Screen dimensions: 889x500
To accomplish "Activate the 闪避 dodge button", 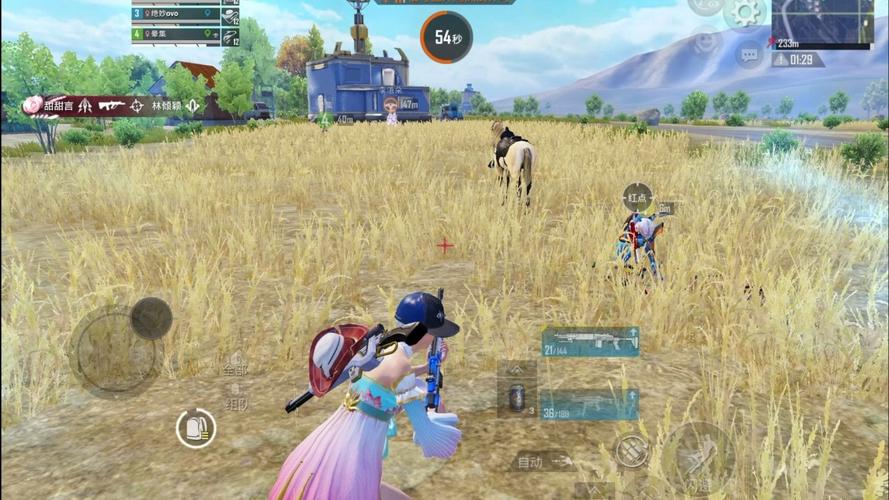I will 699,458.
